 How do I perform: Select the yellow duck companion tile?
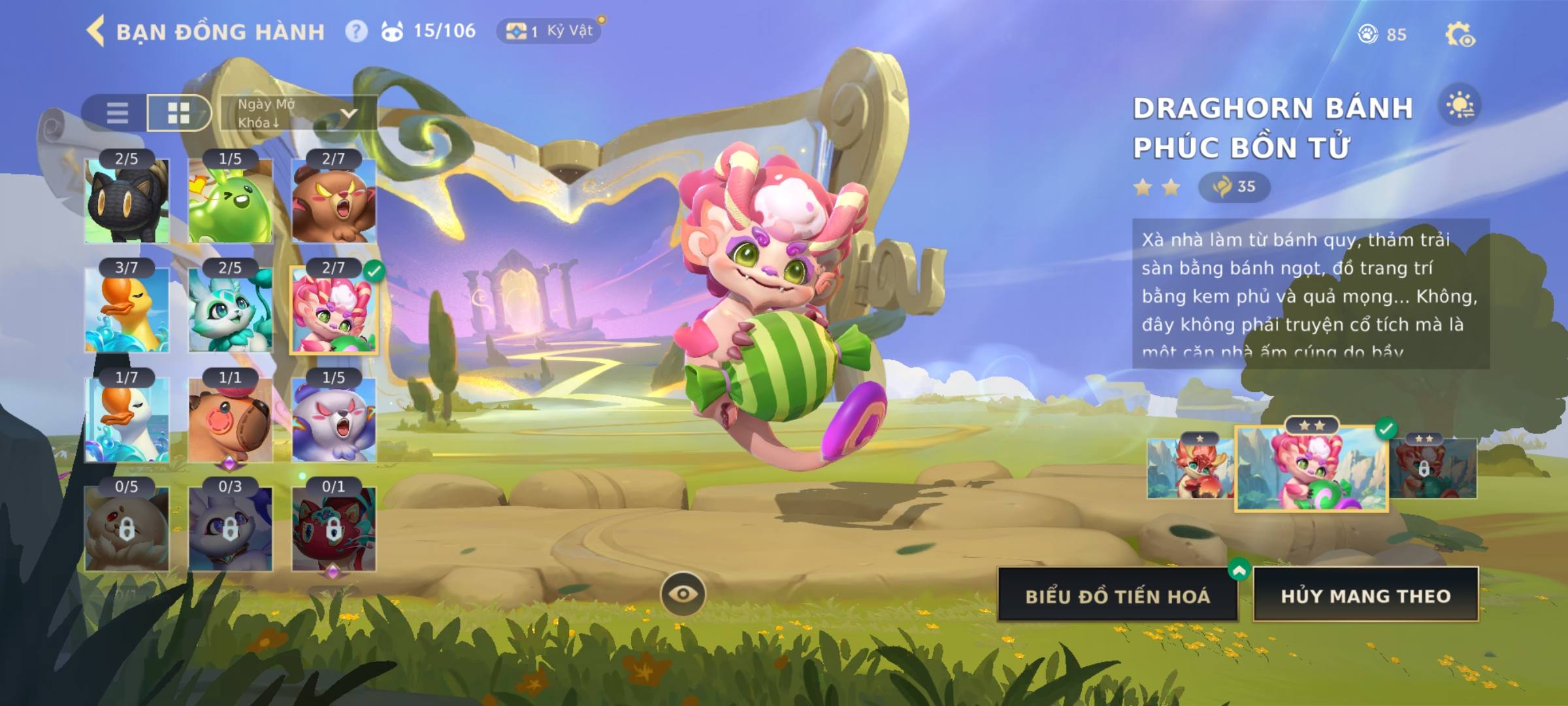(127, 310)
